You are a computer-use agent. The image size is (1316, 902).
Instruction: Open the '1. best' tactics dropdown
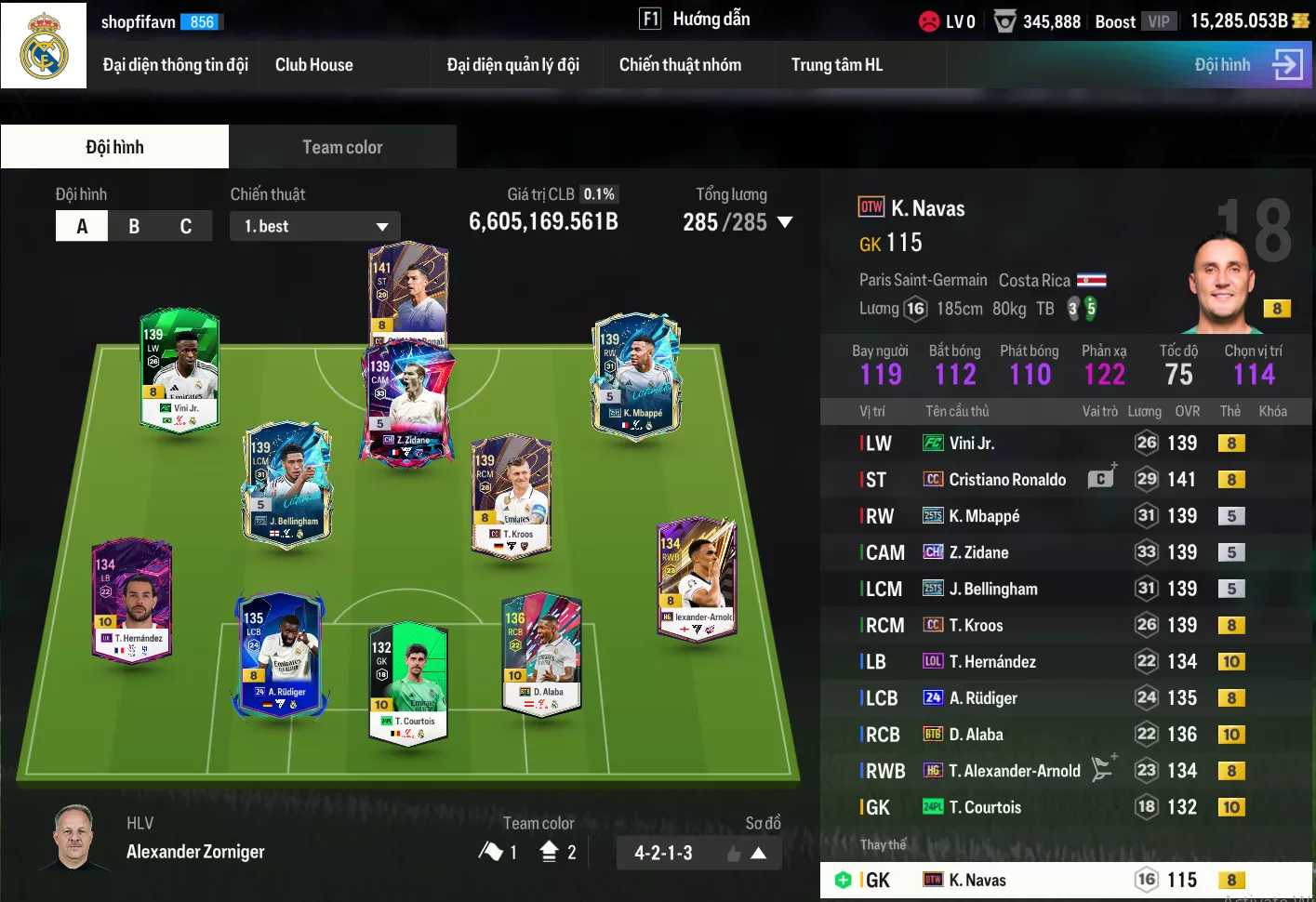pos(315,226)
